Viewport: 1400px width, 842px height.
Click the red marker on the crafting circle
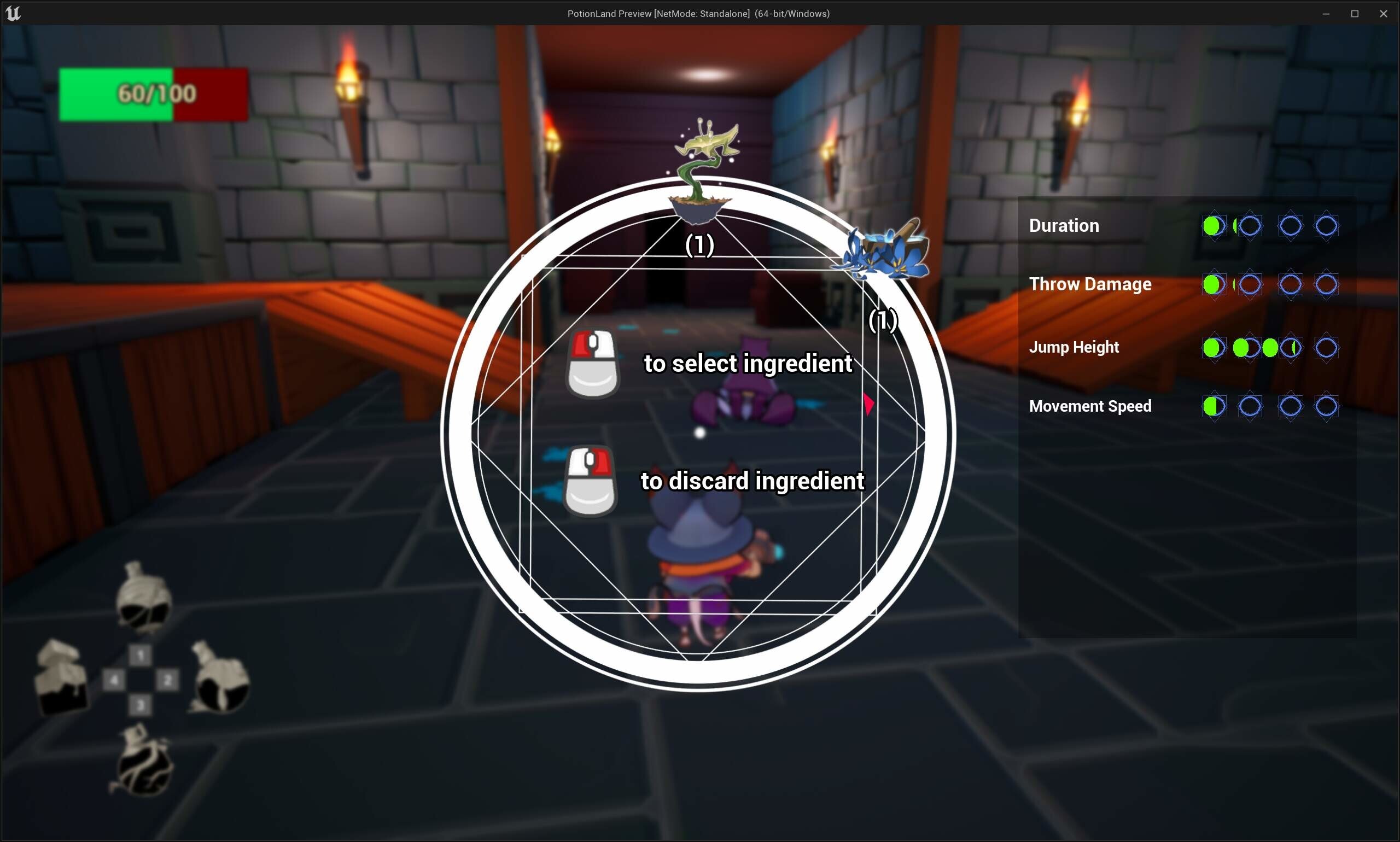point(868,405)
